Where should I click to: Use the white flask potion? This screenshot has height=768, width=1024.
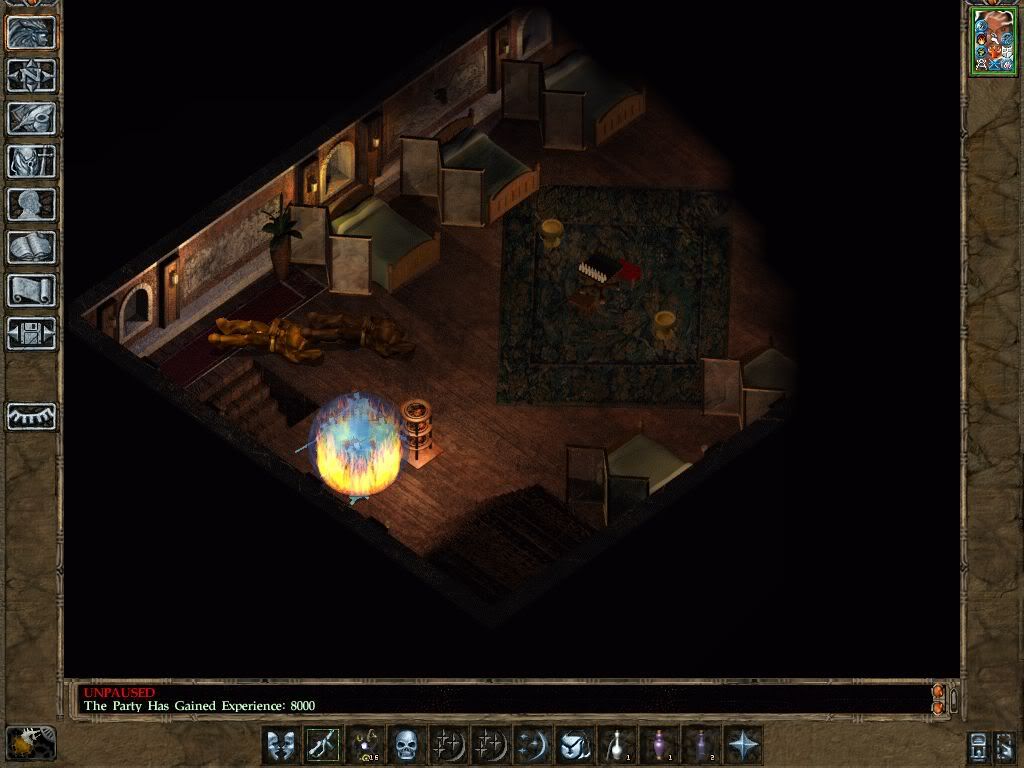(x=617, y=745)
